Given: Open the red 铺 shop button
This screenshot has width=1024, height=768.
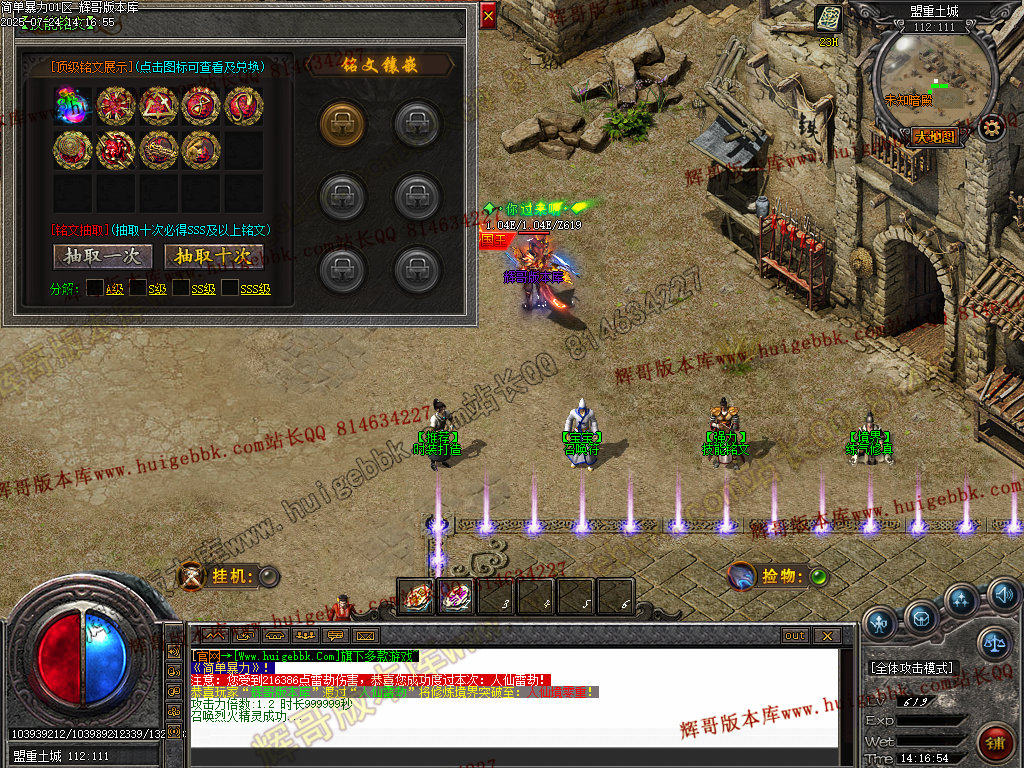Looking at the screenshot, I should point(994,744).
